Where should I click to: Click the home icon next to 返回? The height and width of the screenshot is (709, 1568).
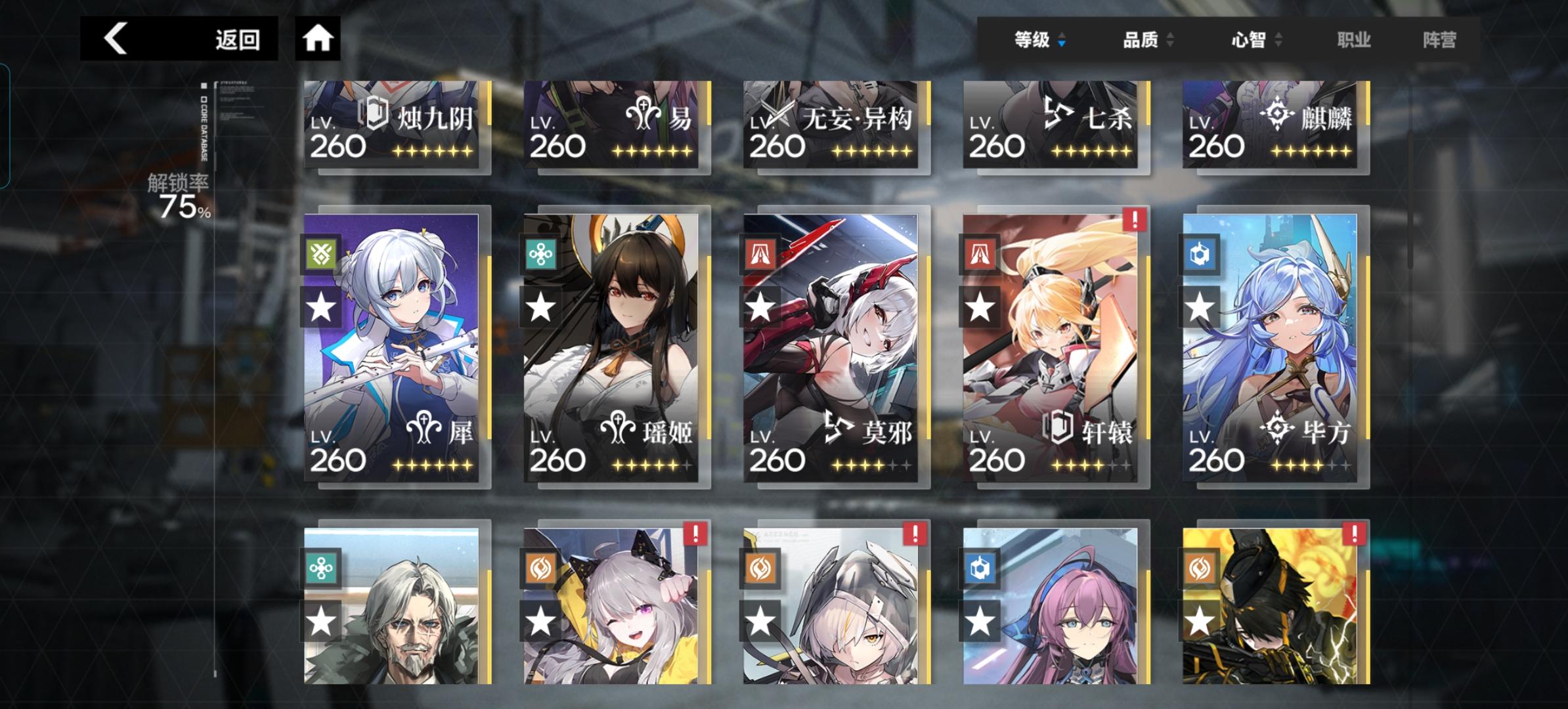click(318, 39)
